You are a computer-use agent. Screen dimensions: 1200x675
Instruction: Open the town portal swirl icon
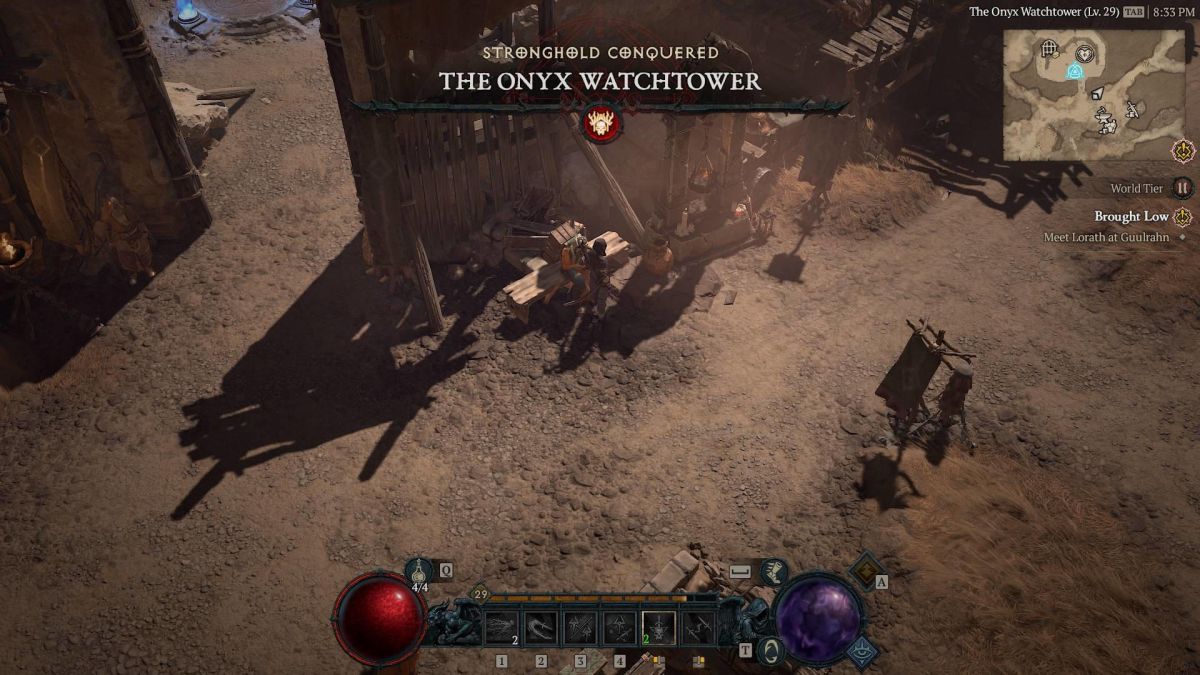pyautogui.click(x=770, y=651)
